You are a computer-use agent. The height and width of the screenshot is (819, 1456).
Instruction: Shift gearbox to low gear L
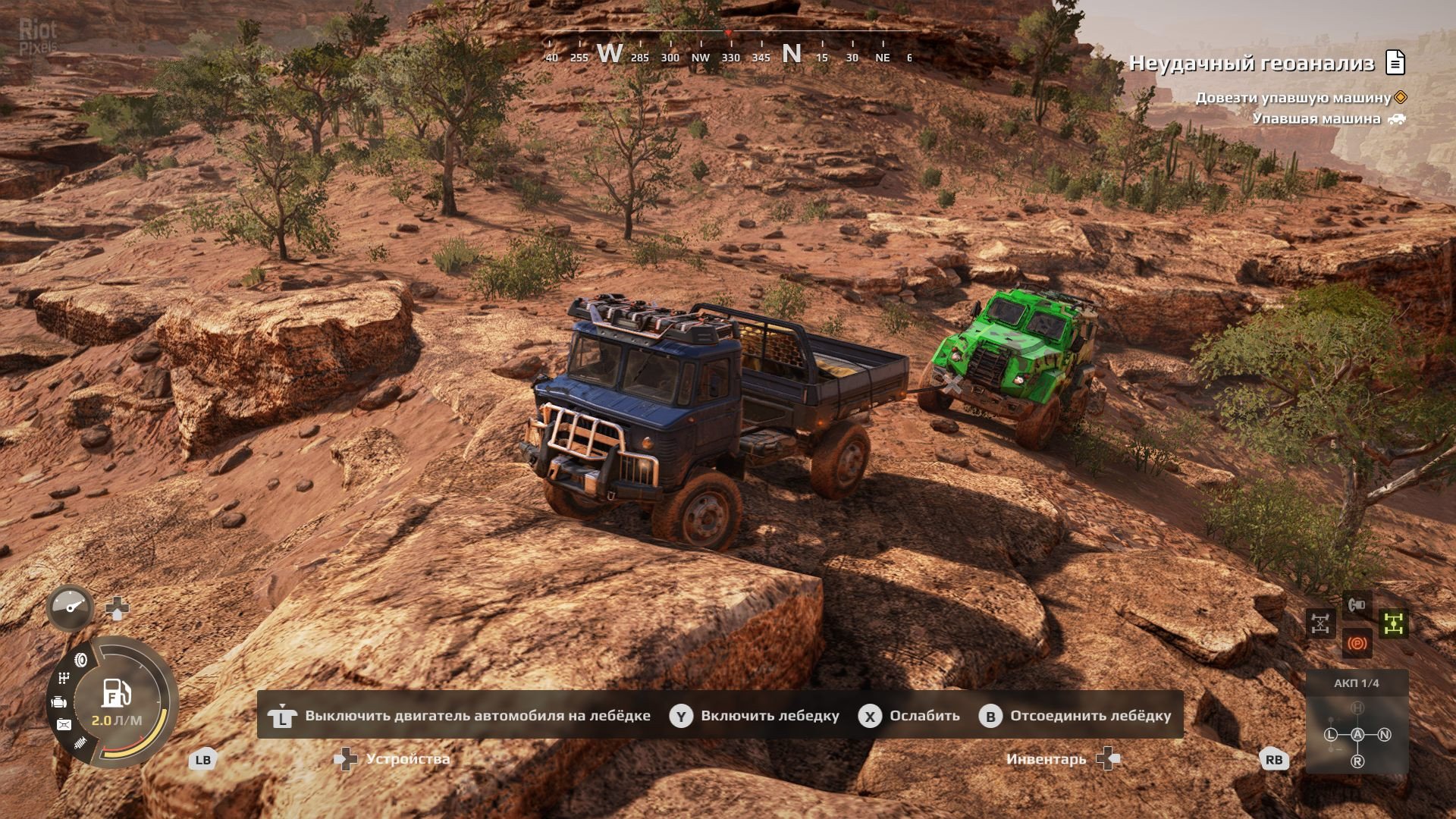tap(1330, 734)
